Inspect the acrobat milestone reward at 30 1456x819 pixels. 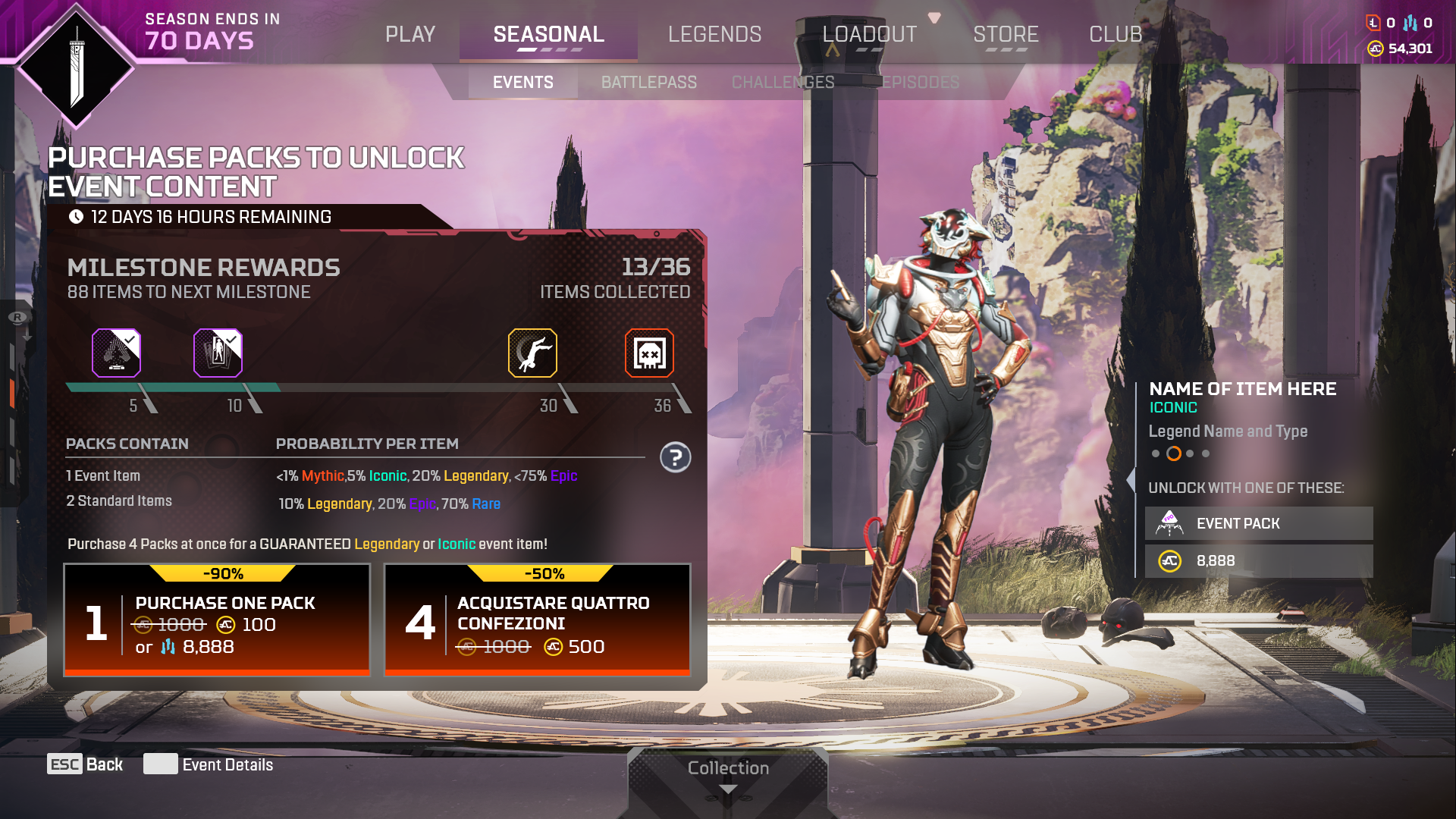(532, 353)
